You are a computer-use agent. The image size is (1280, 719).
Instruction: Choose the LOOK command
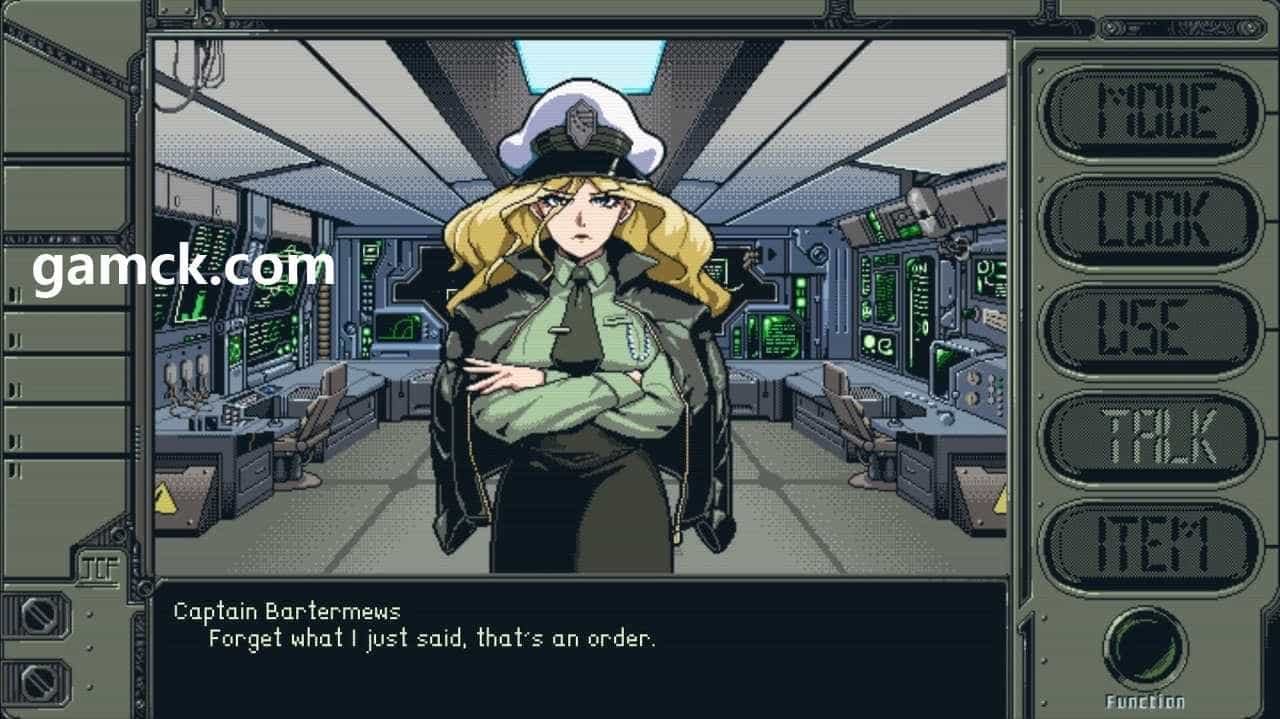(x=1151, y=221)
